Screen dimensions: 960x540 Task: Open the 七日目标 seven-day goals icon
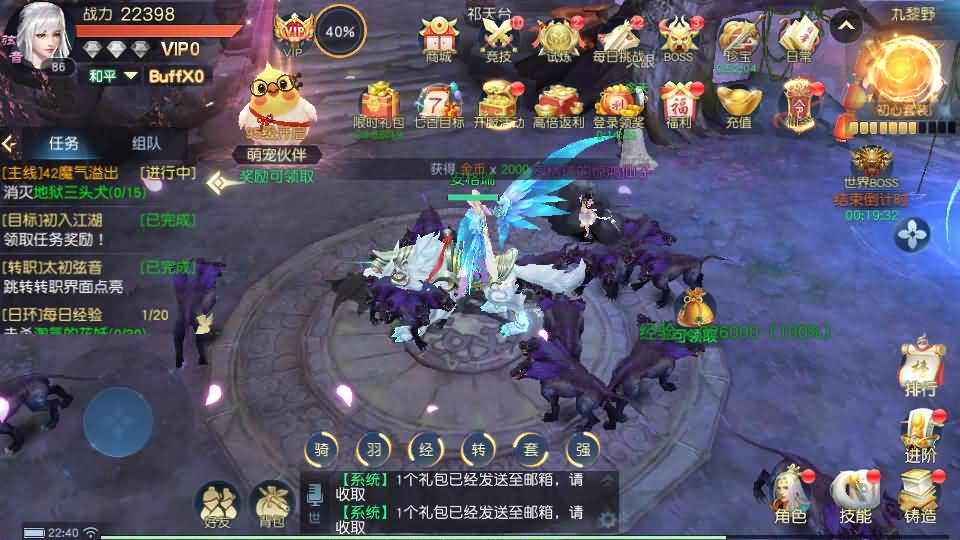click(438, 104)
